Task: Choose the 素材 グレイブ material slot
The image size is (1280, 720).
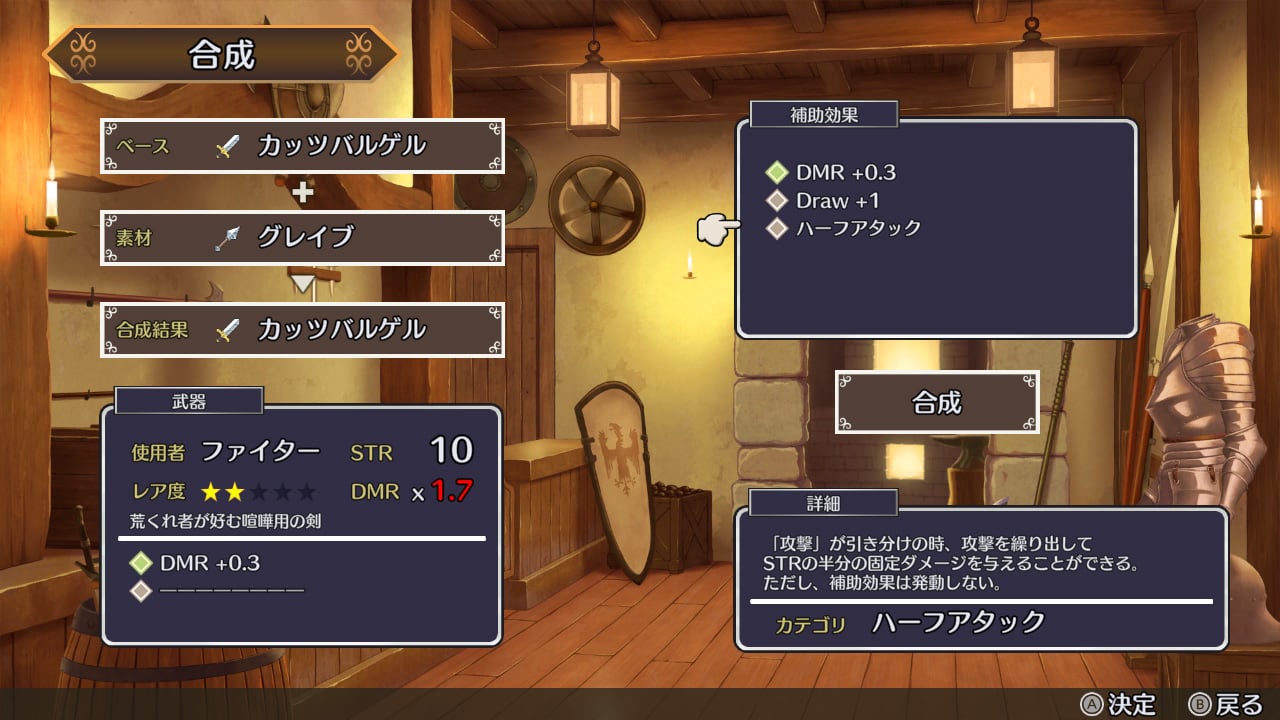Action: tap(302, 237)
